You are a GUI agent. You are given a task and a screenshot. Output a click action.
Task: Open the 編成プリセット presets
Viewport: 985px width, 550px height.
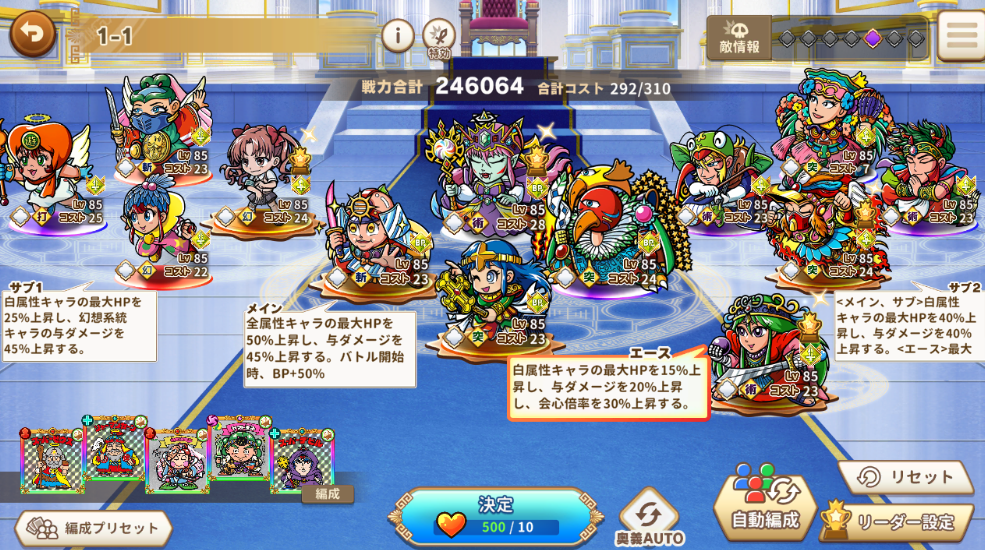point(93,528)
